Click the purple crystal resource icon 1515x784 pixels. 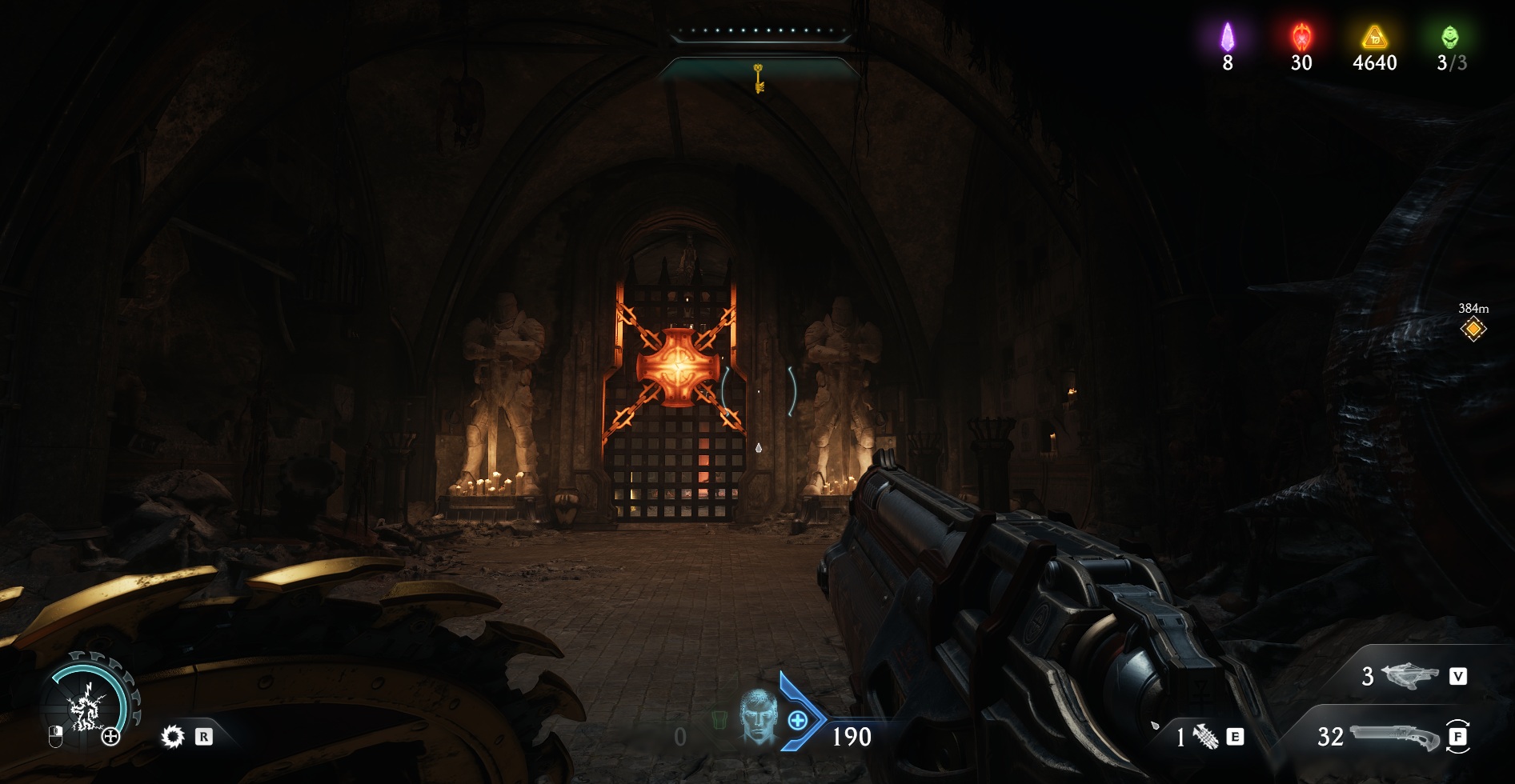coord(1227,37)
